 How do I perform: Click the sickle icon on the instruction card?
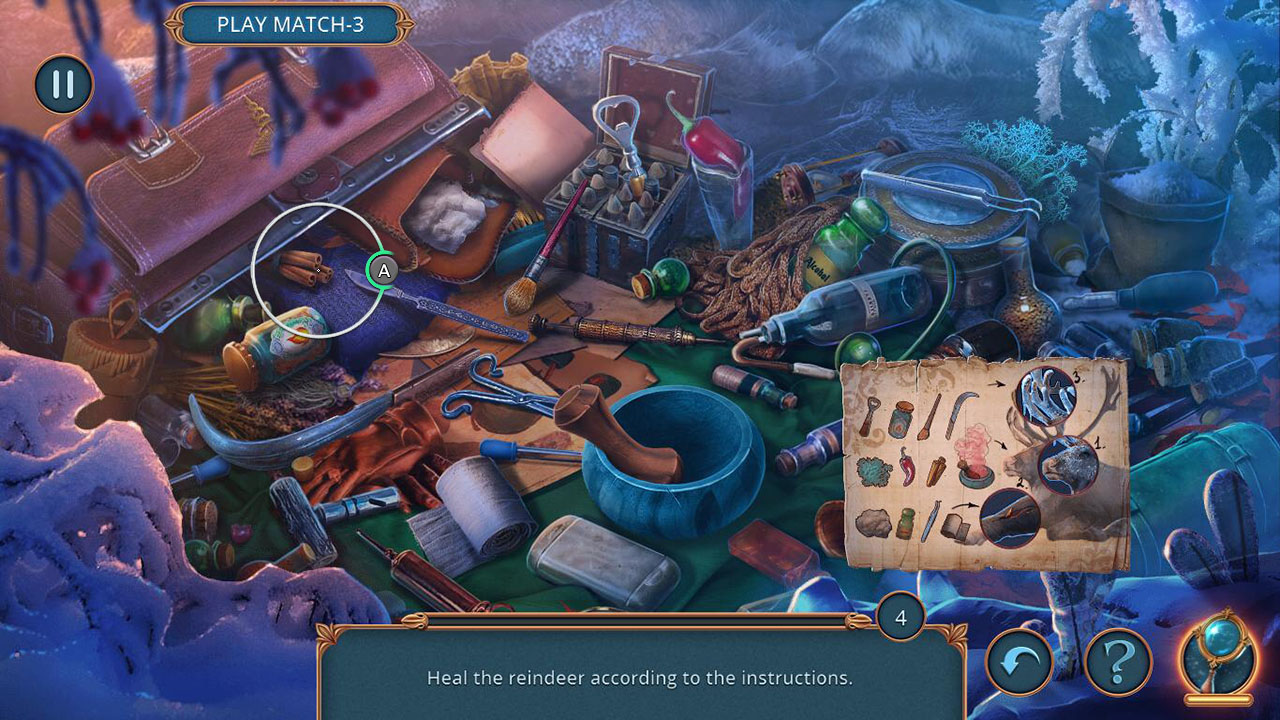pos(959,409)
